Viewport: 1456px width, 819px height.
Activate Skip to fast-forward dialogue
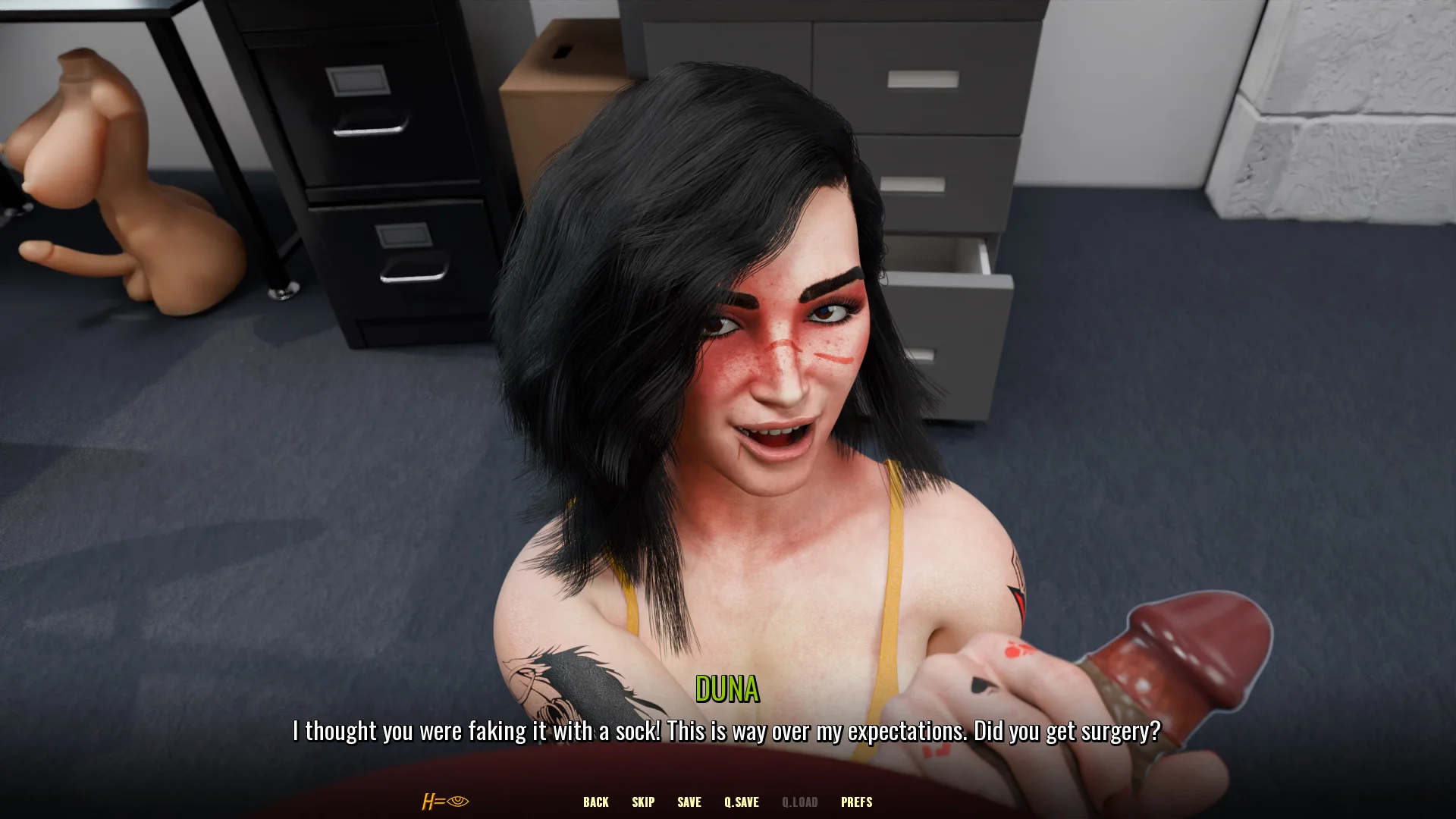pos(643,802)
